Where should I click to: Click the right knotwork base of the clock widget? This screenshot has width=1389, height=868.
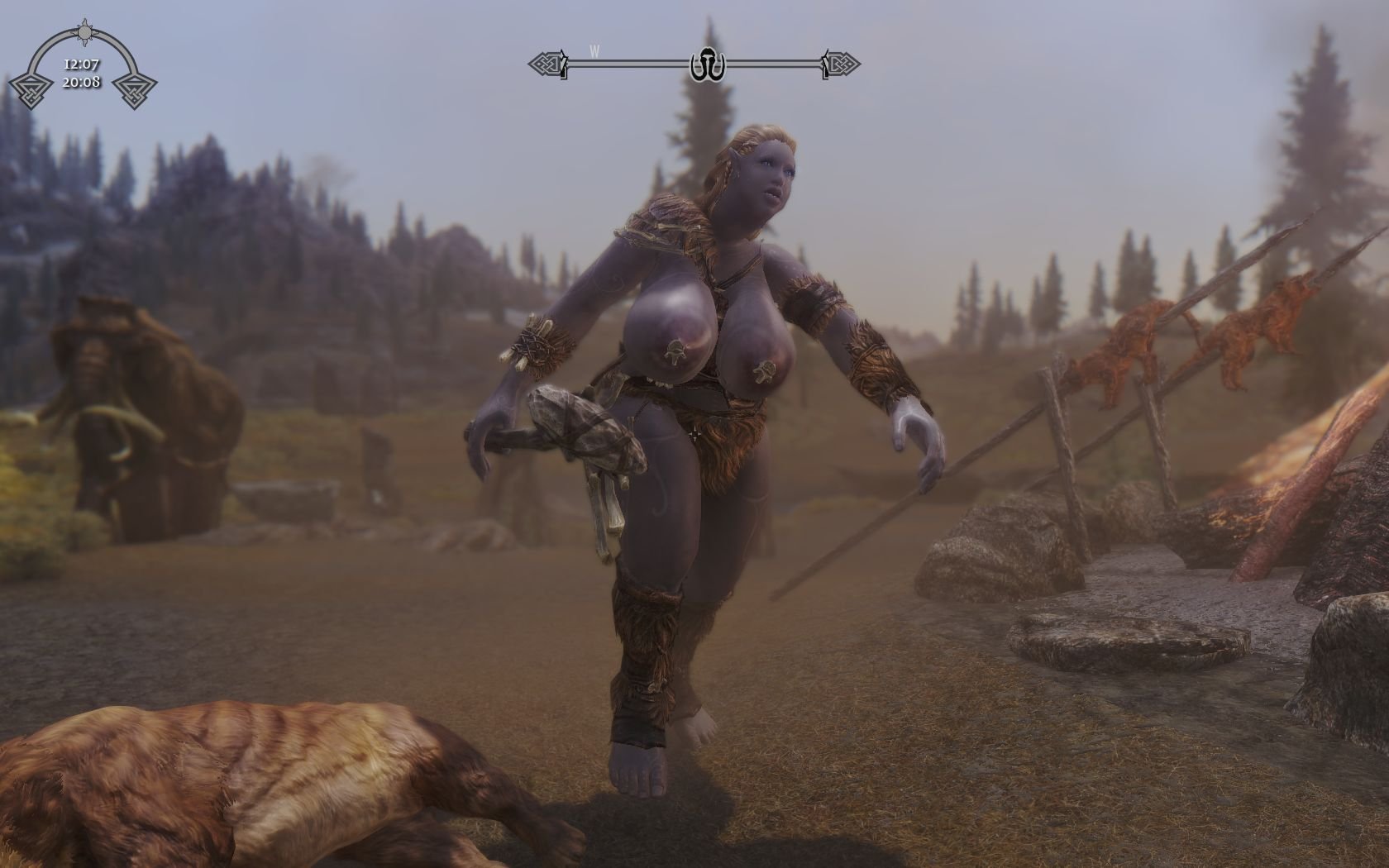coord(135,91)
